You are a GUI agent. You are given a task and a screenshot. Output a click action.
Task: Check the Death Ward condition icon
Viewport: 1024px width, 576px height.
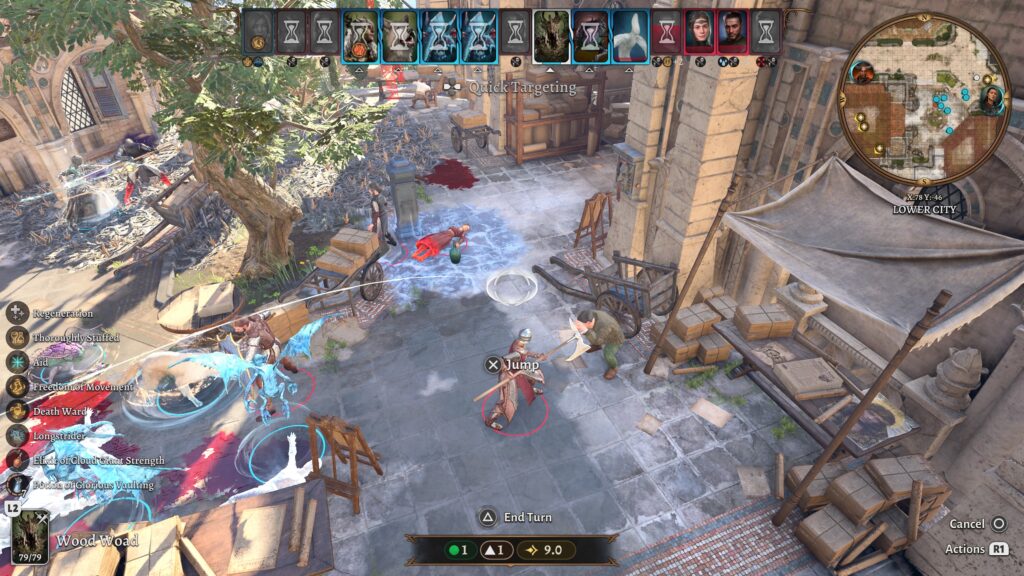[x=17, y=410]
